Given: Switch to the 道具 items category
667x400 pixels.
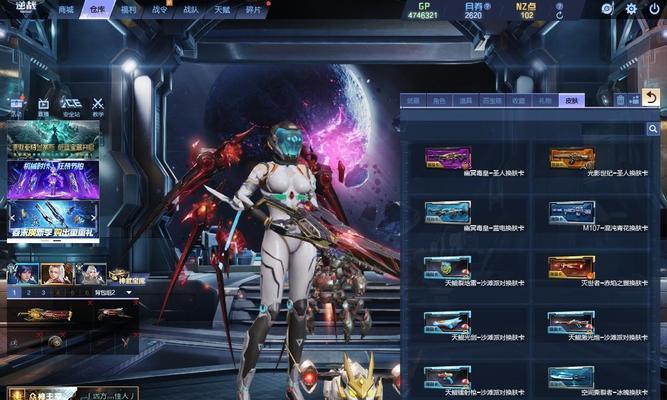Looking at the screenshot, I should point(465,100).
